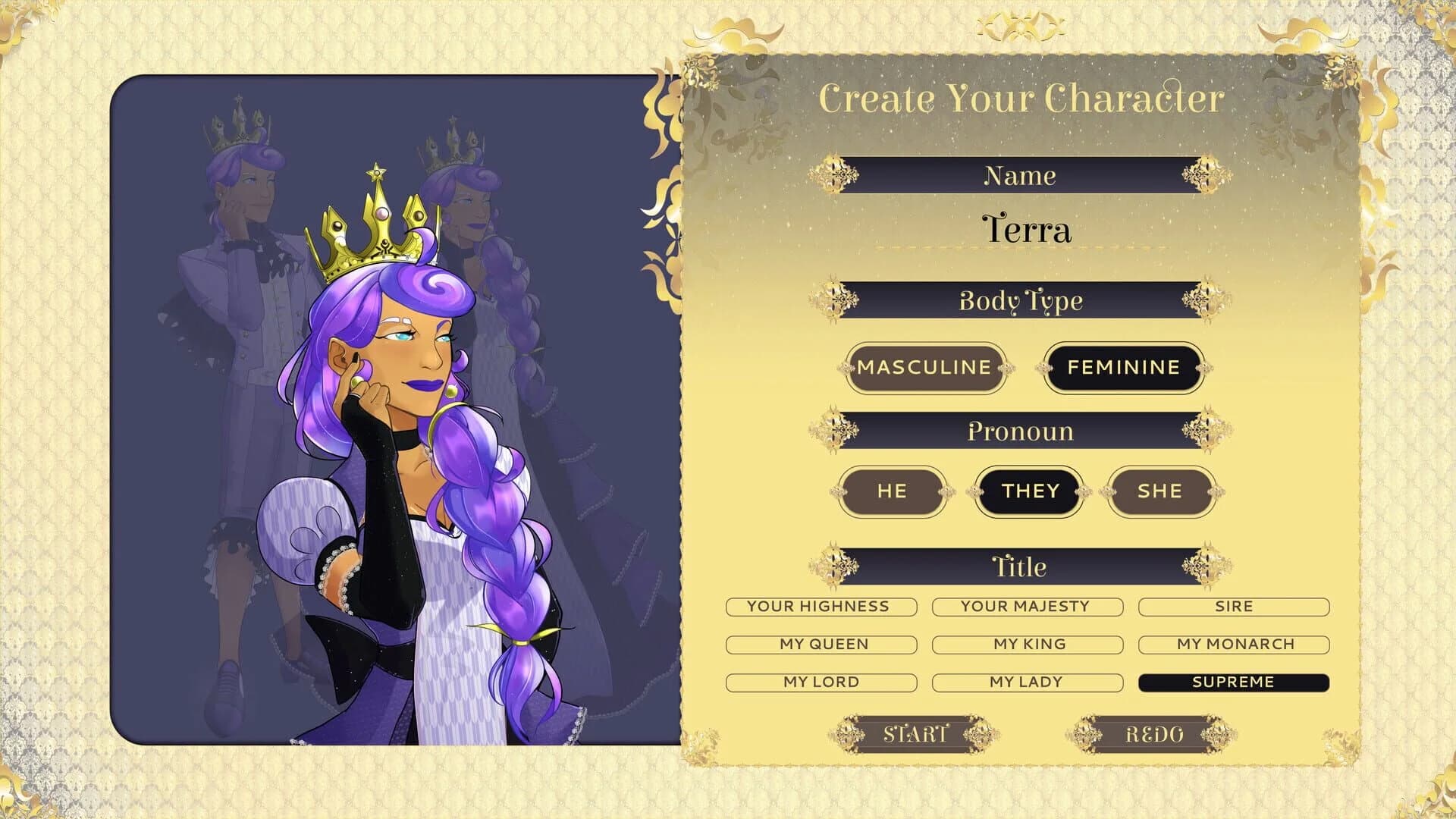Screen dimensions: 1456x819
Task: Select the My King title
Action: point(1028,644)
